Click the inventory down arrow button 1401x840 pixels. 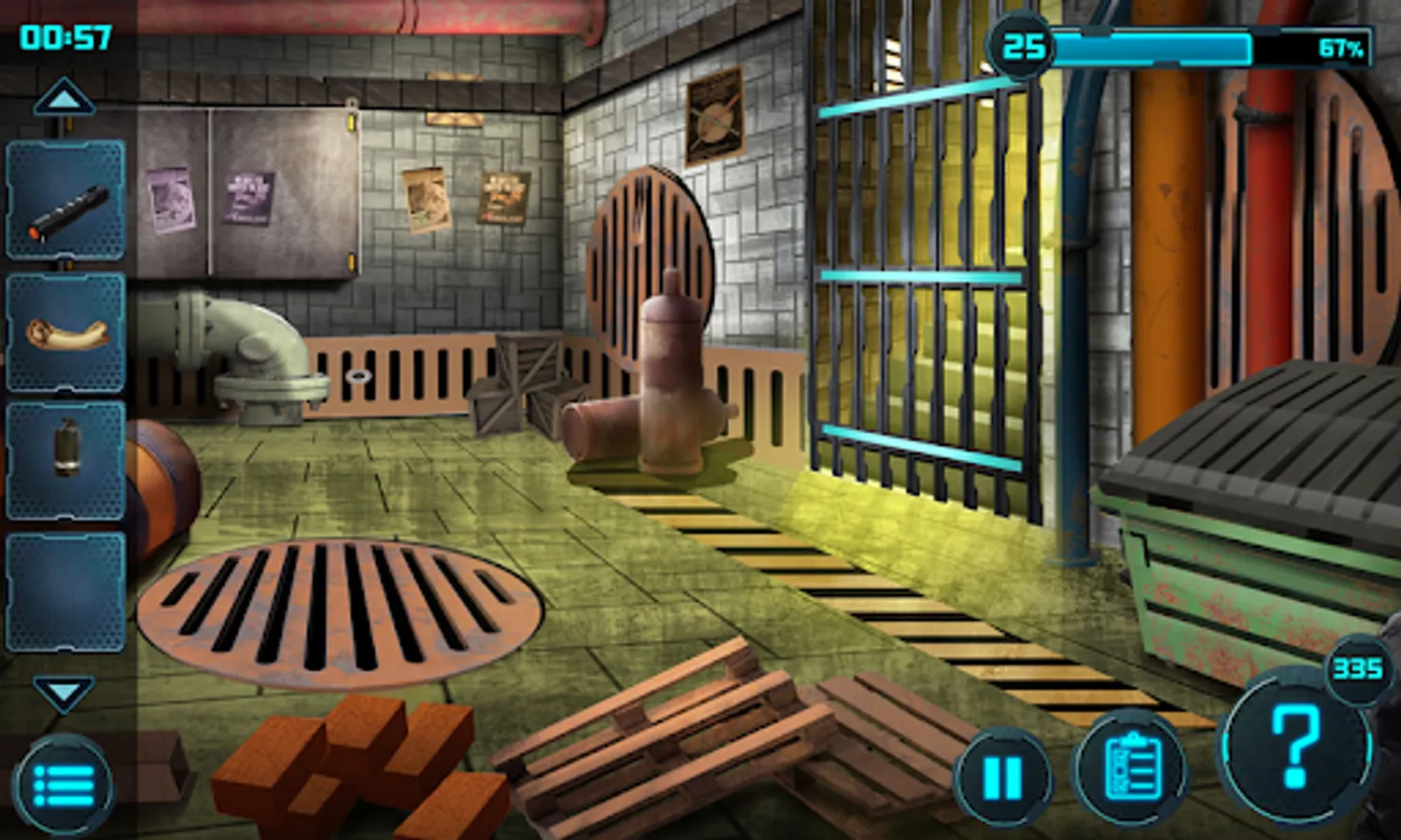(x=63, y=693)
